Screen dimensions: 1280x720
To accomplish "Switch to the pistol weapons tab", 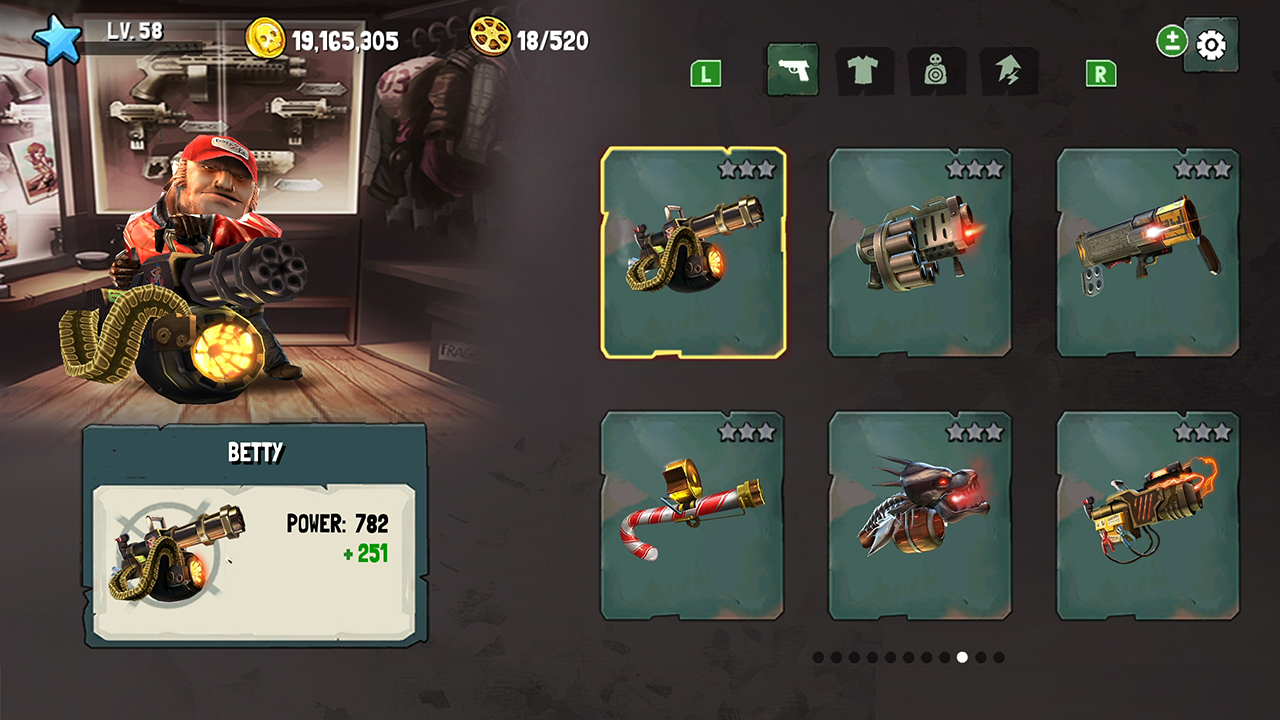I will [792, 70].
